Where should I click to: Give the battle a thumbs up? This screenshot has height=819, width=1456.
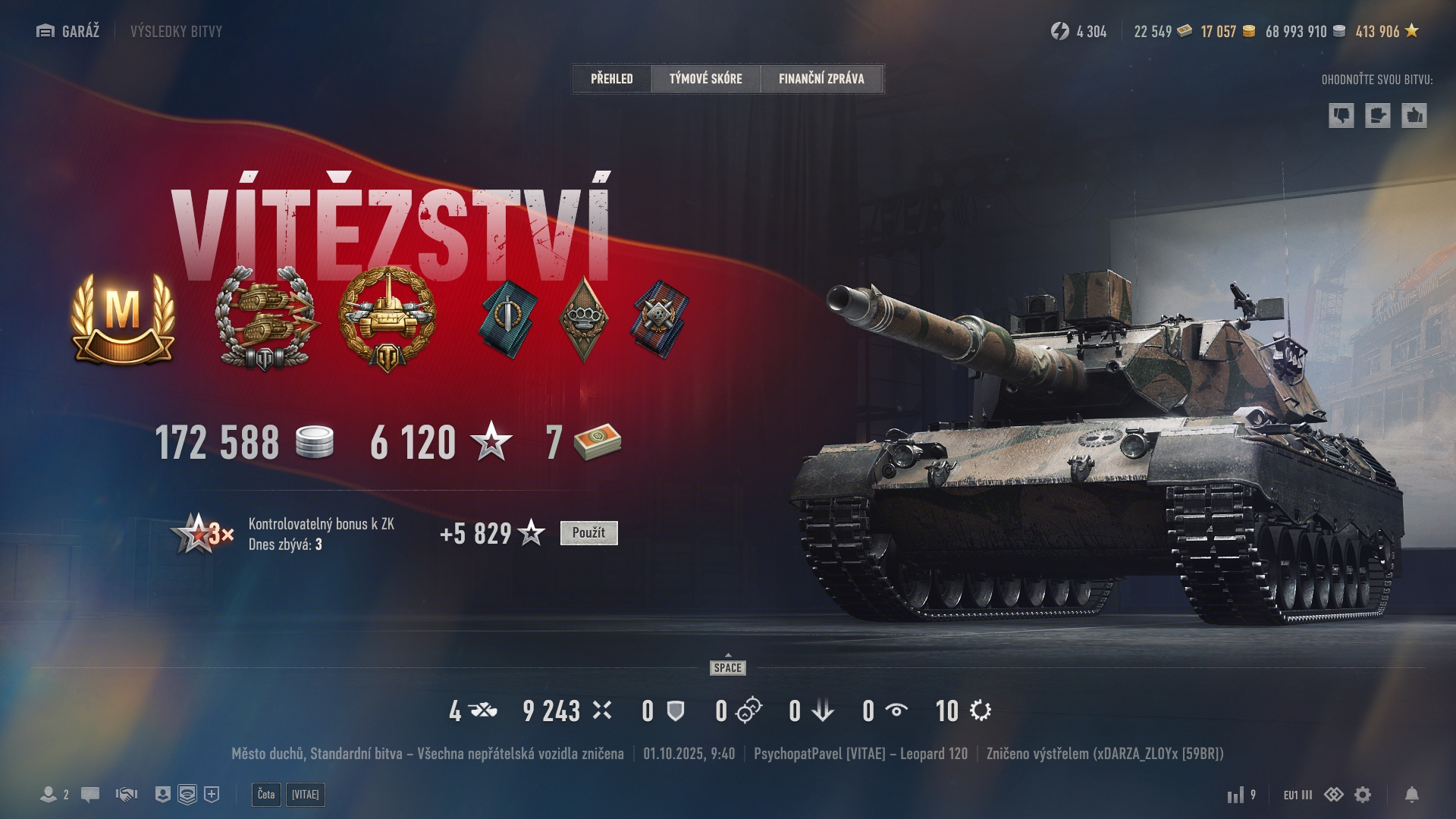pos(1414,116)
